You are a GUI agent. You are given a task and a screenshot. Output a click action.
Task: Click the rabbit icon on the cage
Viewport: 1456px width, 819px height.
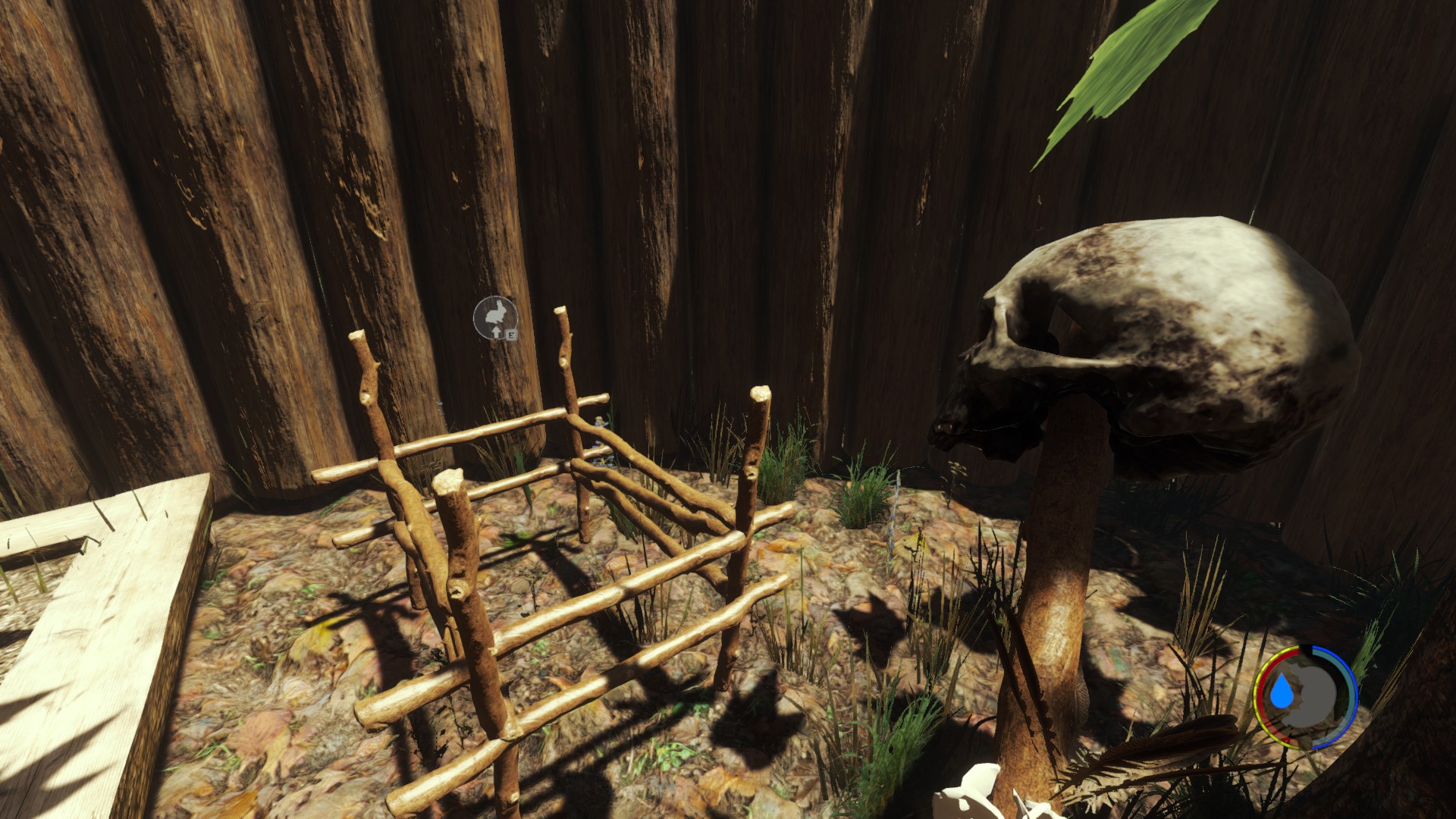(495, 315)
